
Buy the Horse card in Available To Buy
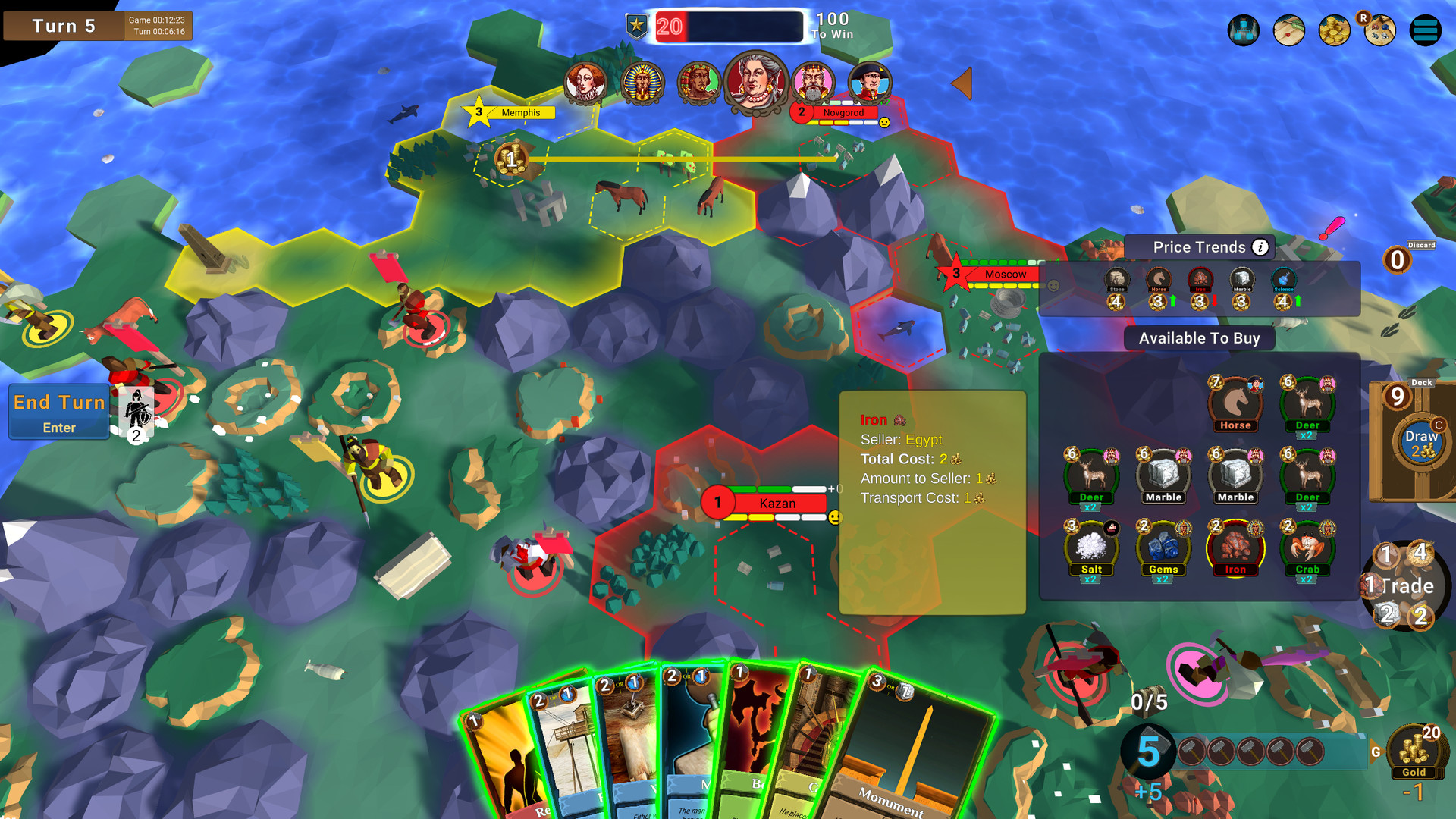click(1235, 404)
